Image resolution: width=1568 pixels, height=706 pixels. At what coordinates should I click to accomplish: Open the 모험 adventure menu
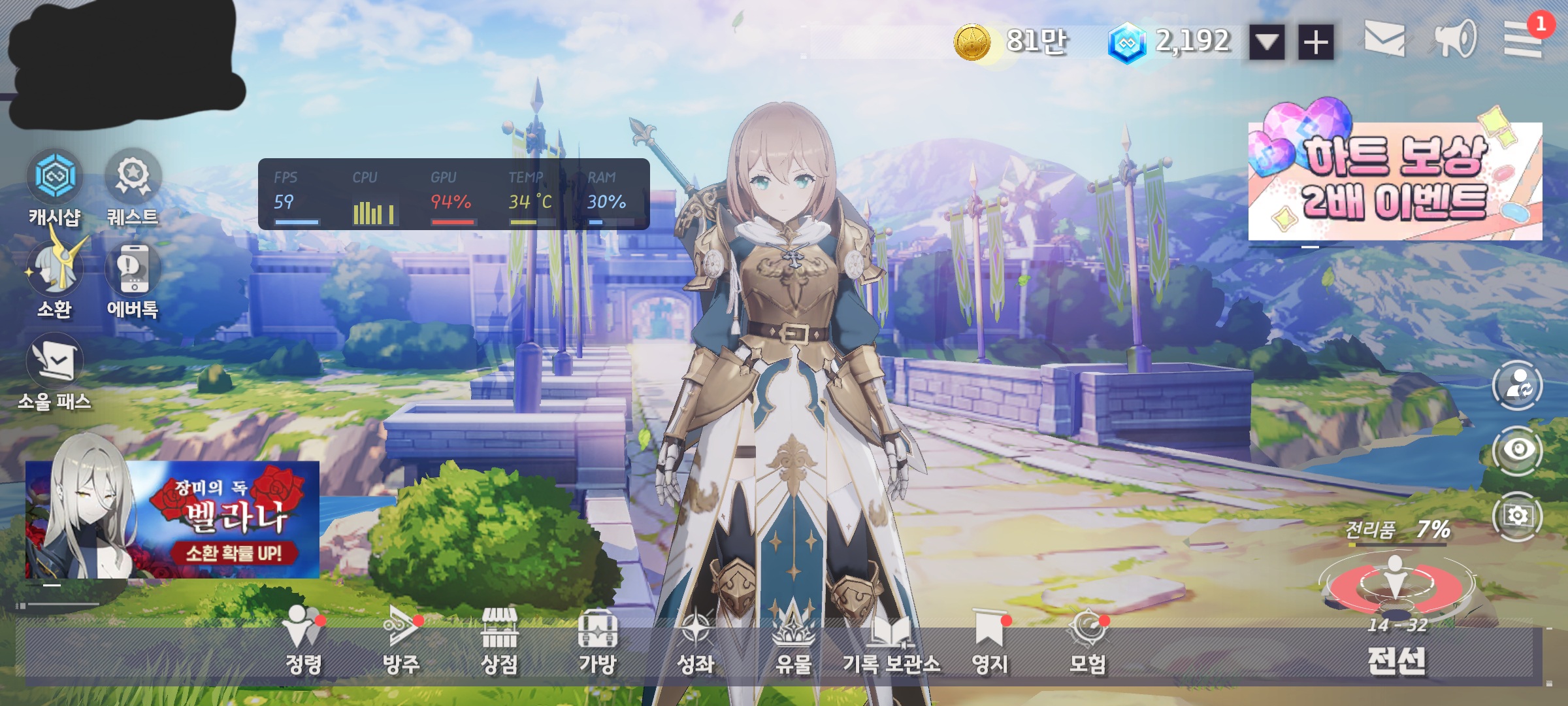point(1087,644)
